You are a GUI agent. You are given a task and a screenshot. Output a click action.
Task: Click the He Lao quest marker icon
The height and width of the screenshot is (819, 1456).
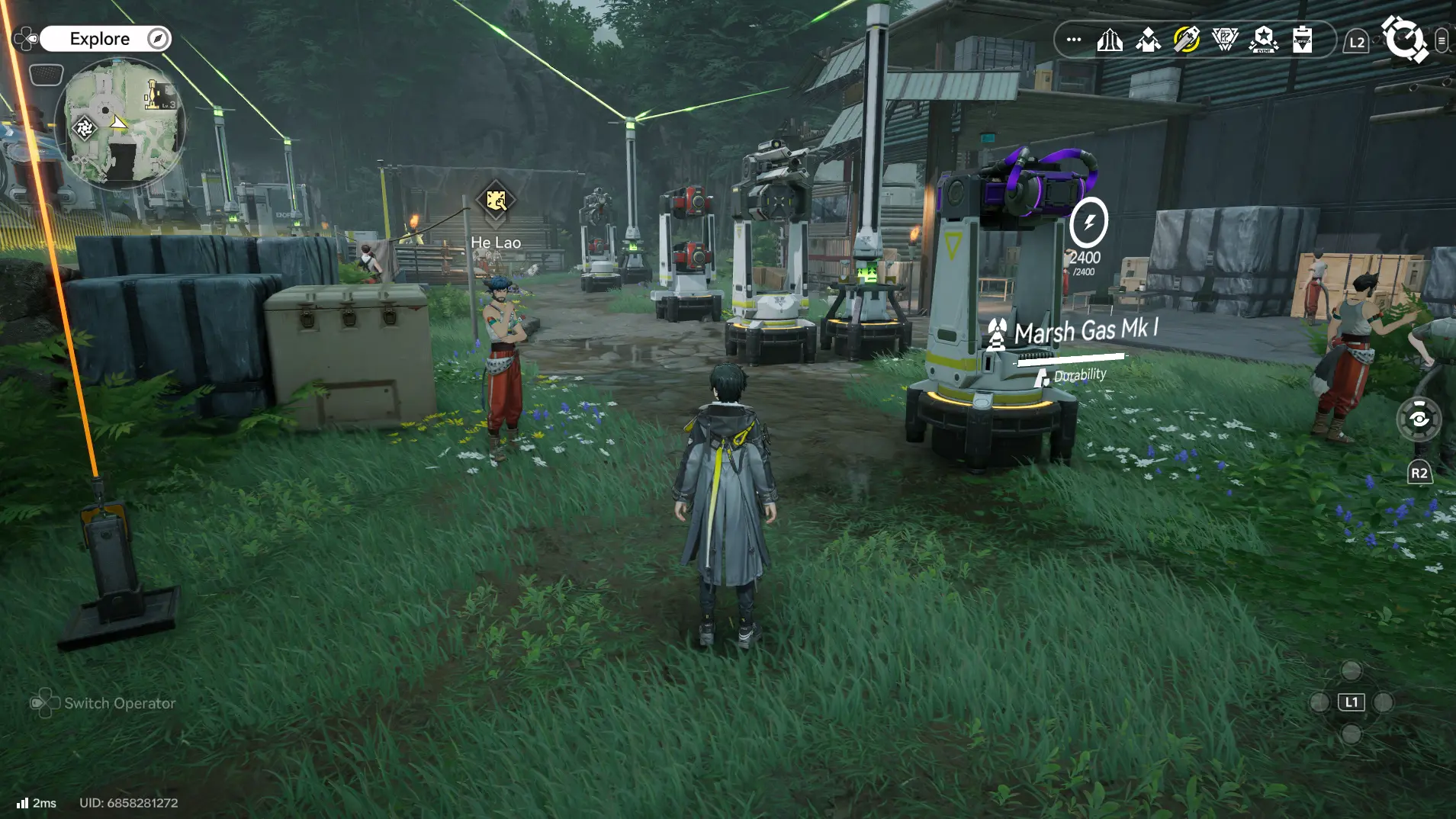(496, 201)
